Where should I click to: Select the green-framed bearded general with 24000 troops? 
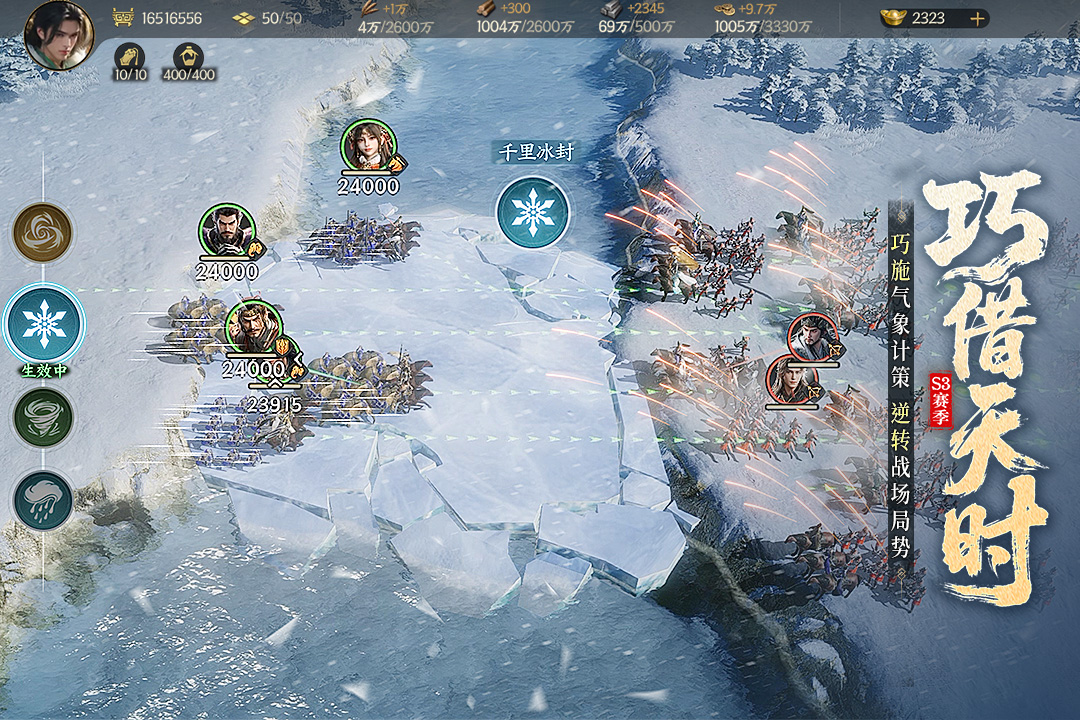(x=227, y=232)
